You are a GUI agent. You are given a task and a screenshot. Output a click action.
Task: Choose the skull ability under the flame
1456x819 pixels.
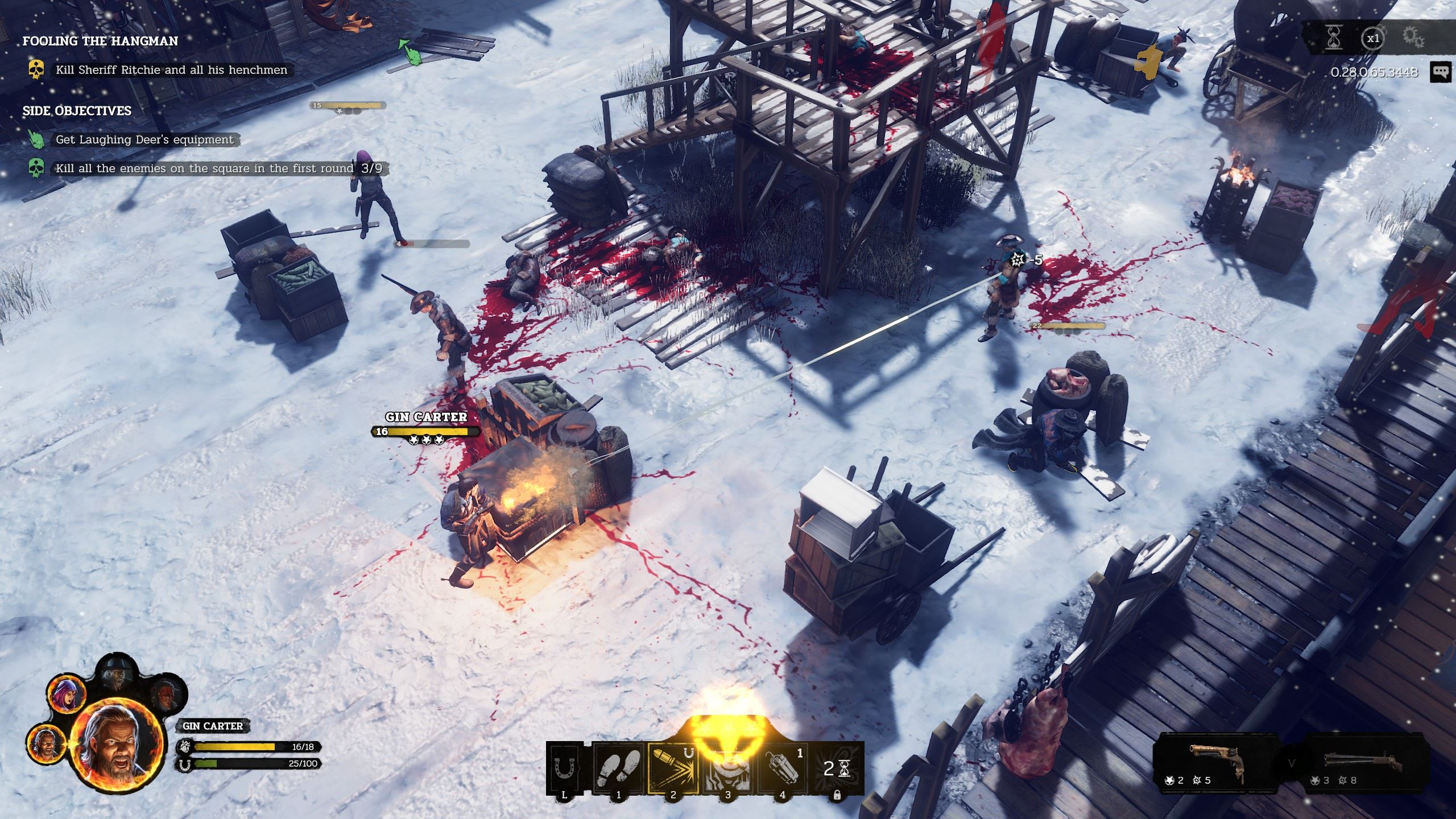tap(729, 769)
